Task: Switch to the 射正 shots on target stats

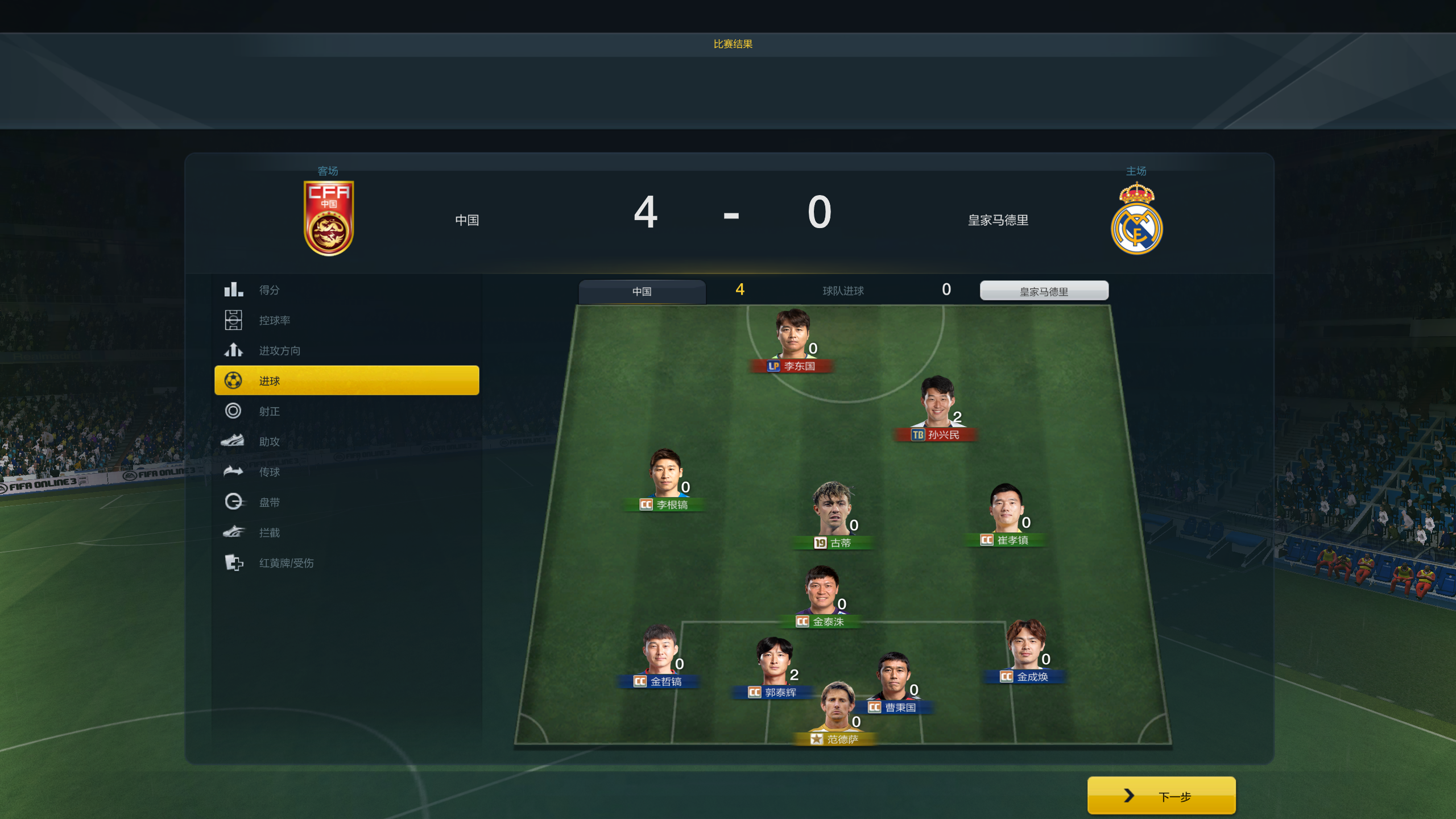Action: (x=269, y=411)
